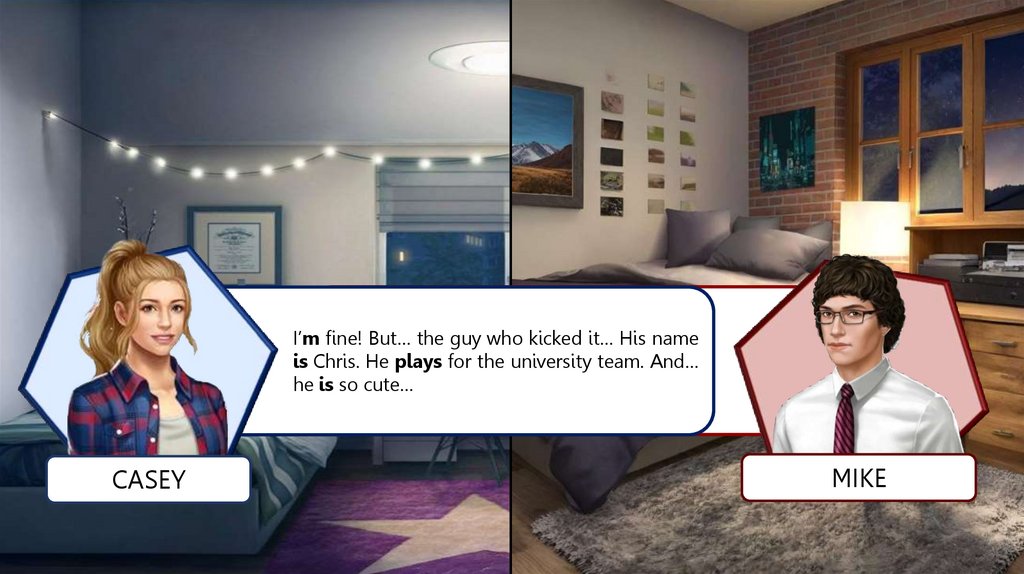Viewport: 1024px width, 574px height.
Task: Click the CASEY name label
Action: click(148, 480)
